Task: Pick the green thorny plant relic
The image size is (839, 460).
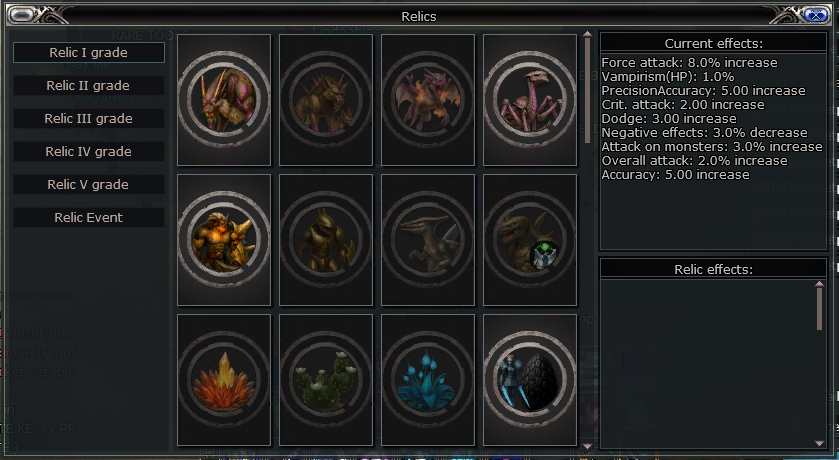Action: click(x=326, y=380)
